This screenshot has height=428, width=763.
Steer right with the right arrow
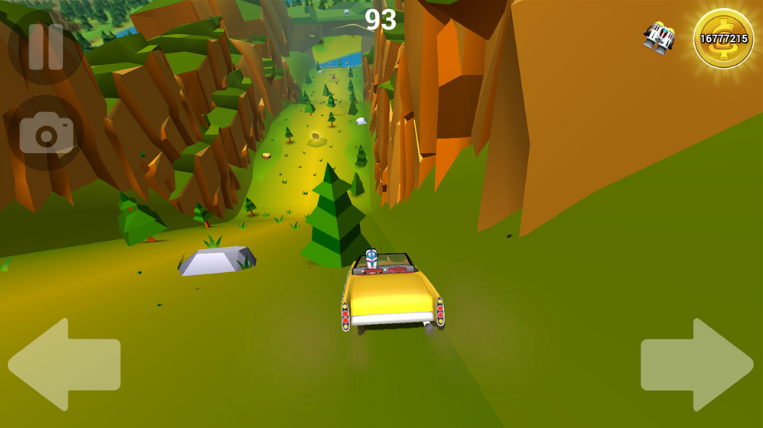(697, 365)
